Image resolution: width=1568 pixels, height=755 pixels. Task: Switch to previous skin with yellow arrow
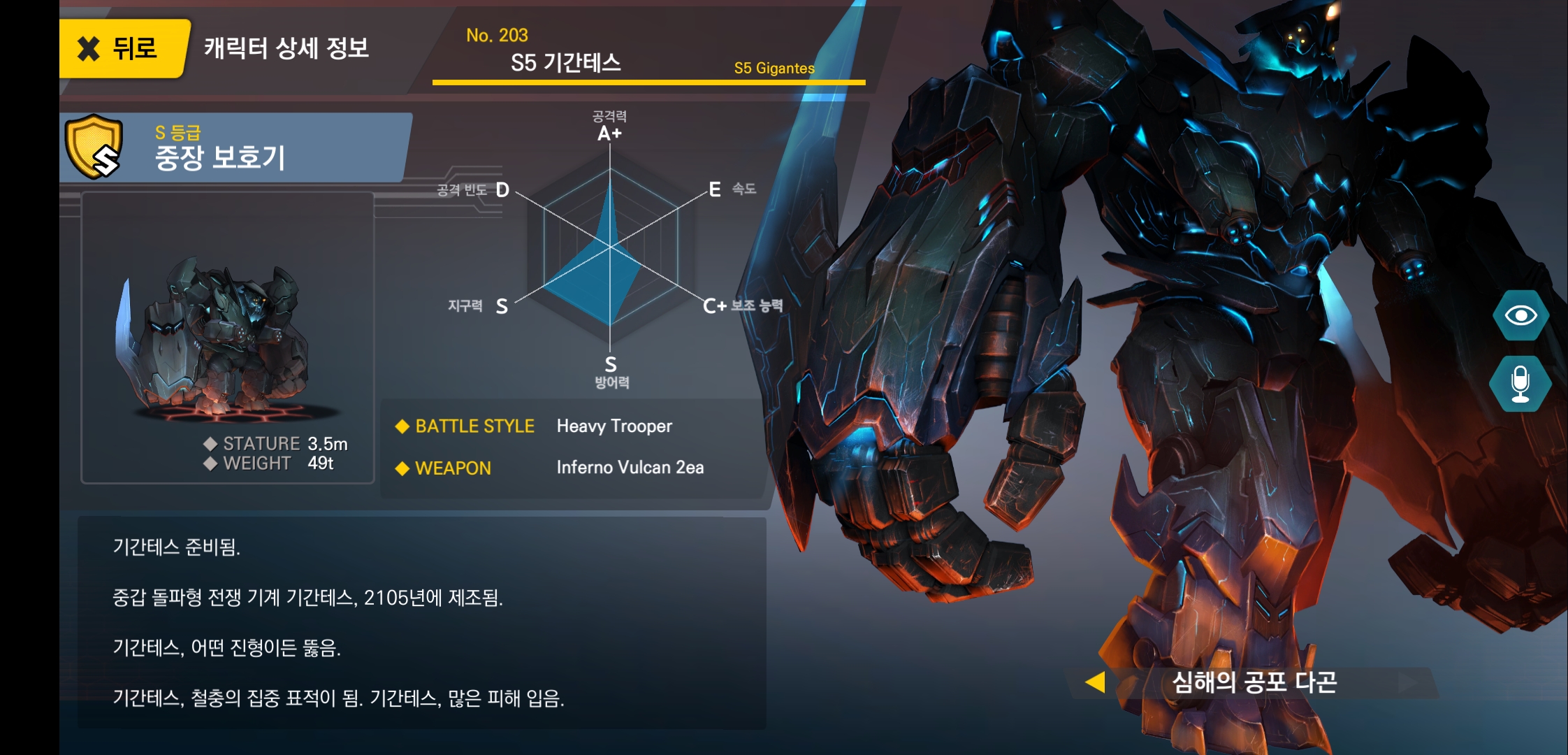[x=1096, y=682]
